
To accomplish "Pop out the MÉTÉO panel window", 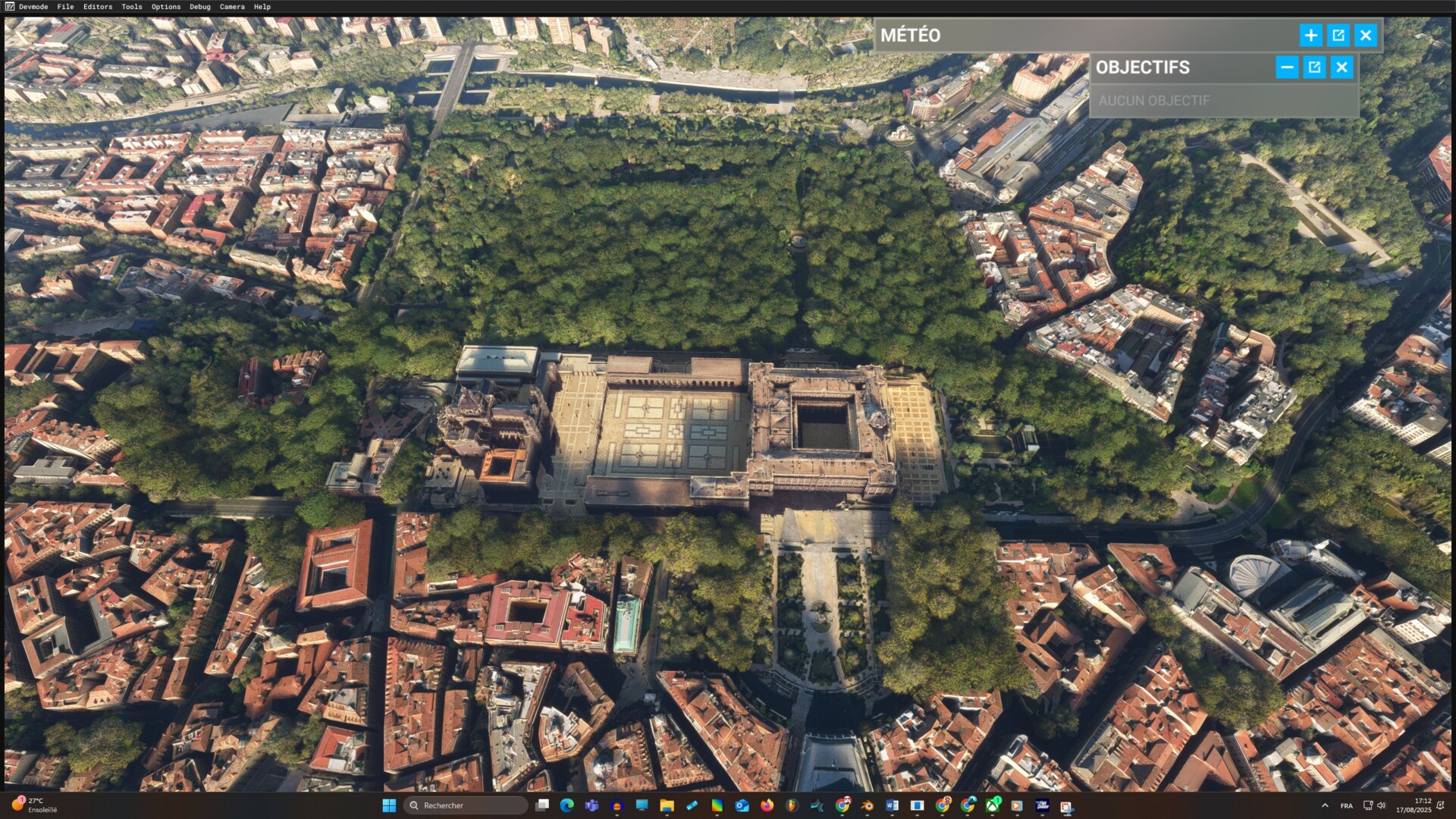I will point(1338,36).
